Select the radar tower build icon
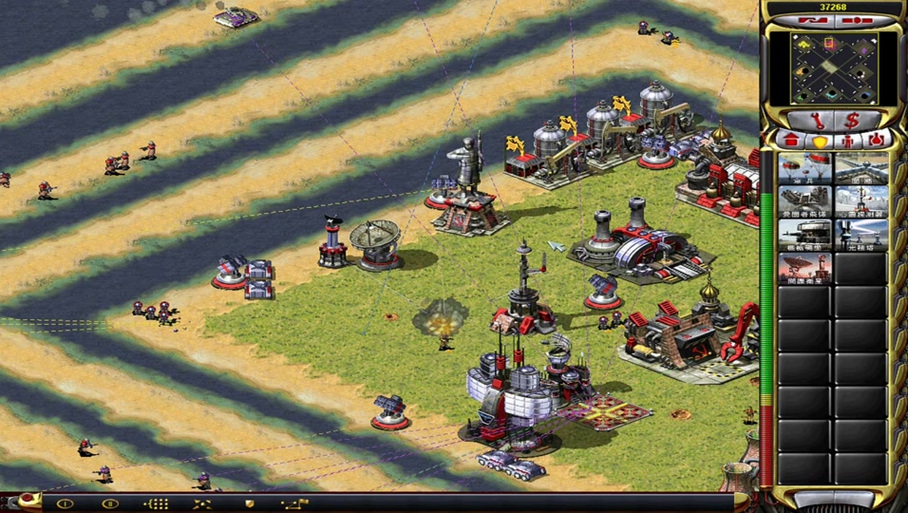The image size is (908, 513). tap(861, 202)
